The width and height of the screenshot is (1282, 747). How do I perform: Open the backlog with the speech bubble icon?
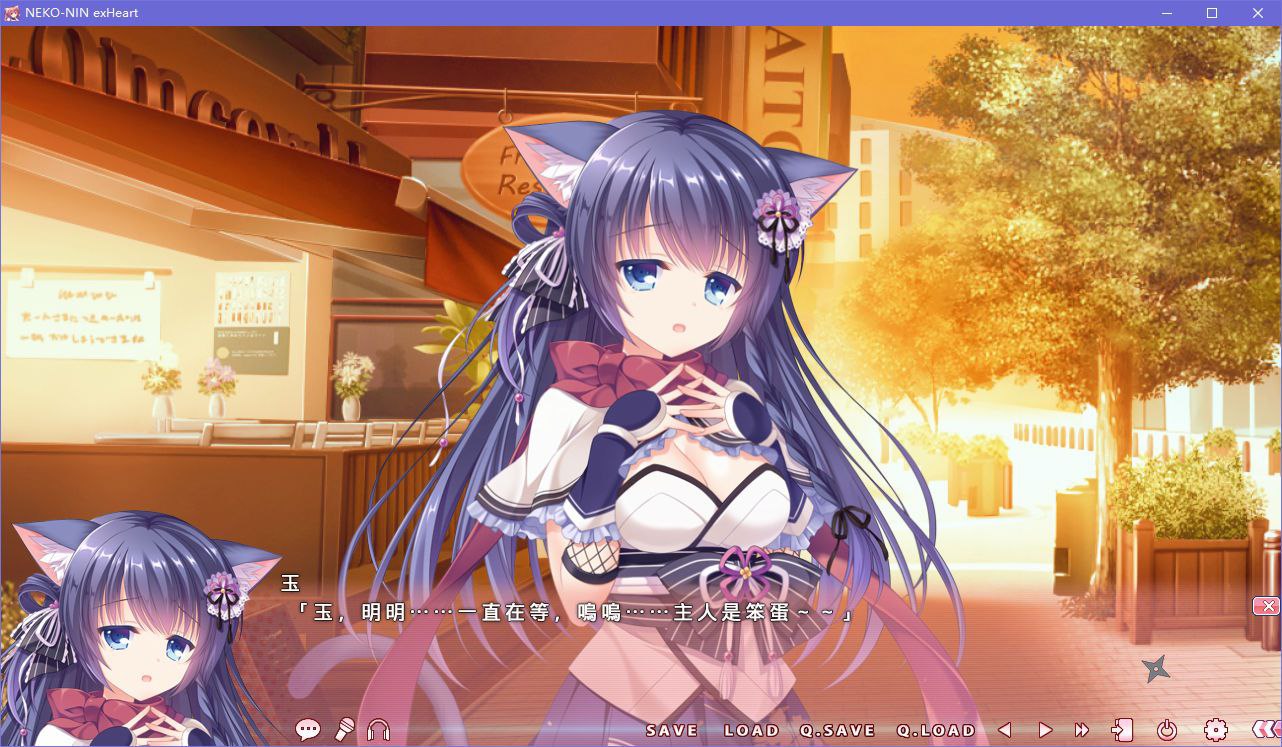[x=308, y=730]
